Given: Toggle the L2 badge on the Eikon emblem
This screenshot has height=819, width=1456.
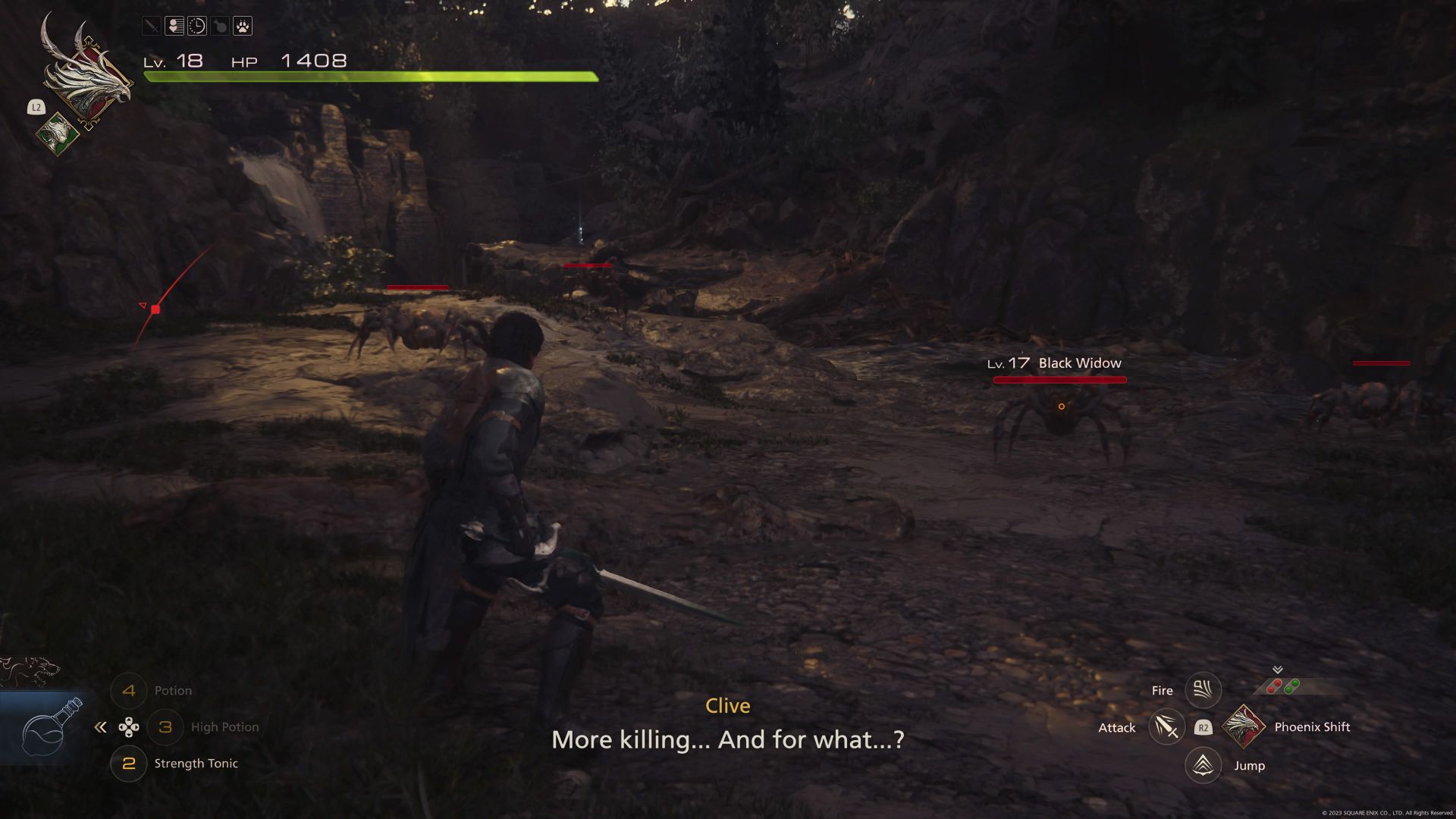Looking at the screenshot, I should click(x=36, y=107).
